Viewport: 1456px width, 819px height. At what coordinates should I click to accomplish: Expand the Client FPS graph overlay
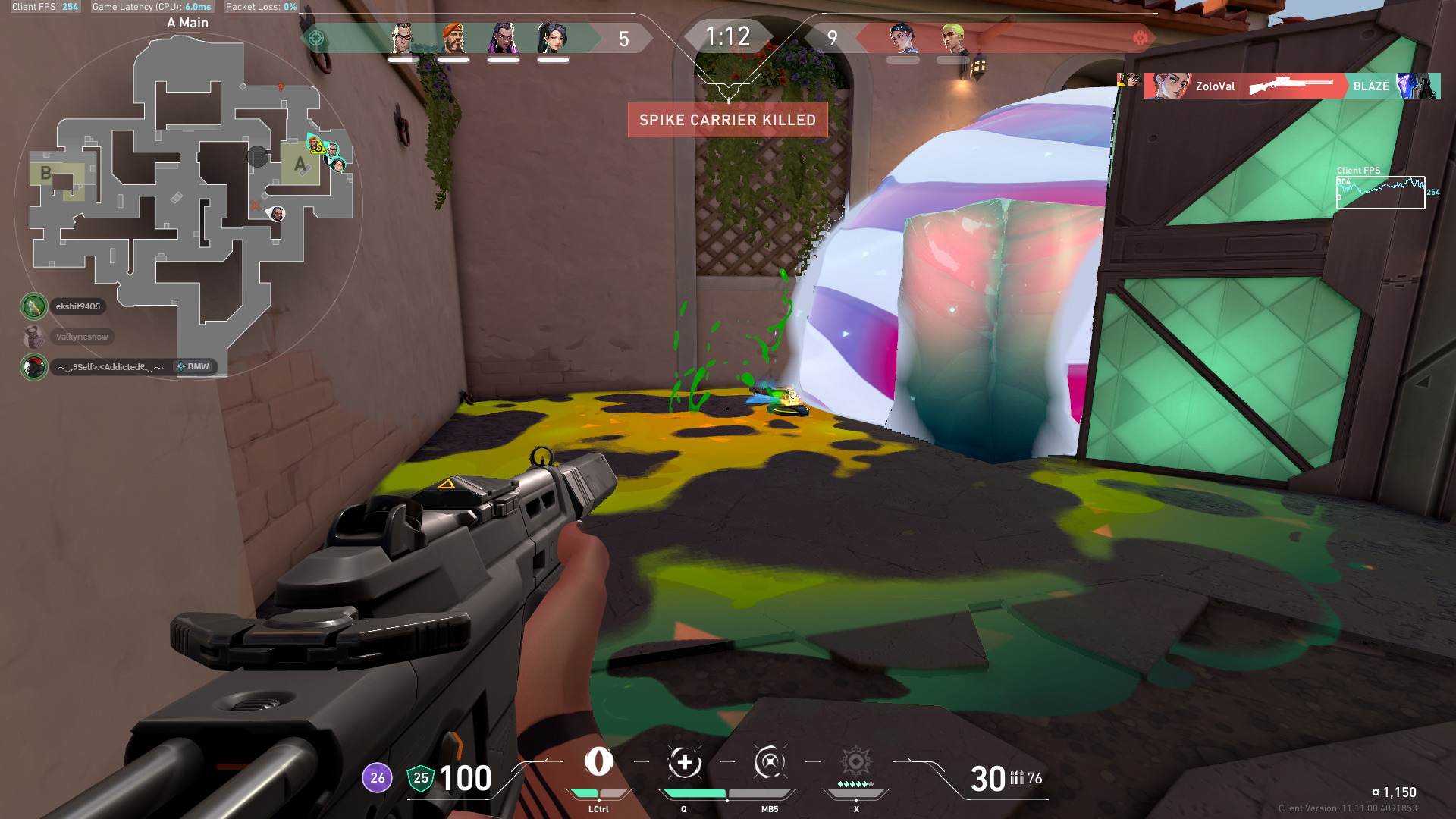pyautogui.click(x=1380, y=191)
